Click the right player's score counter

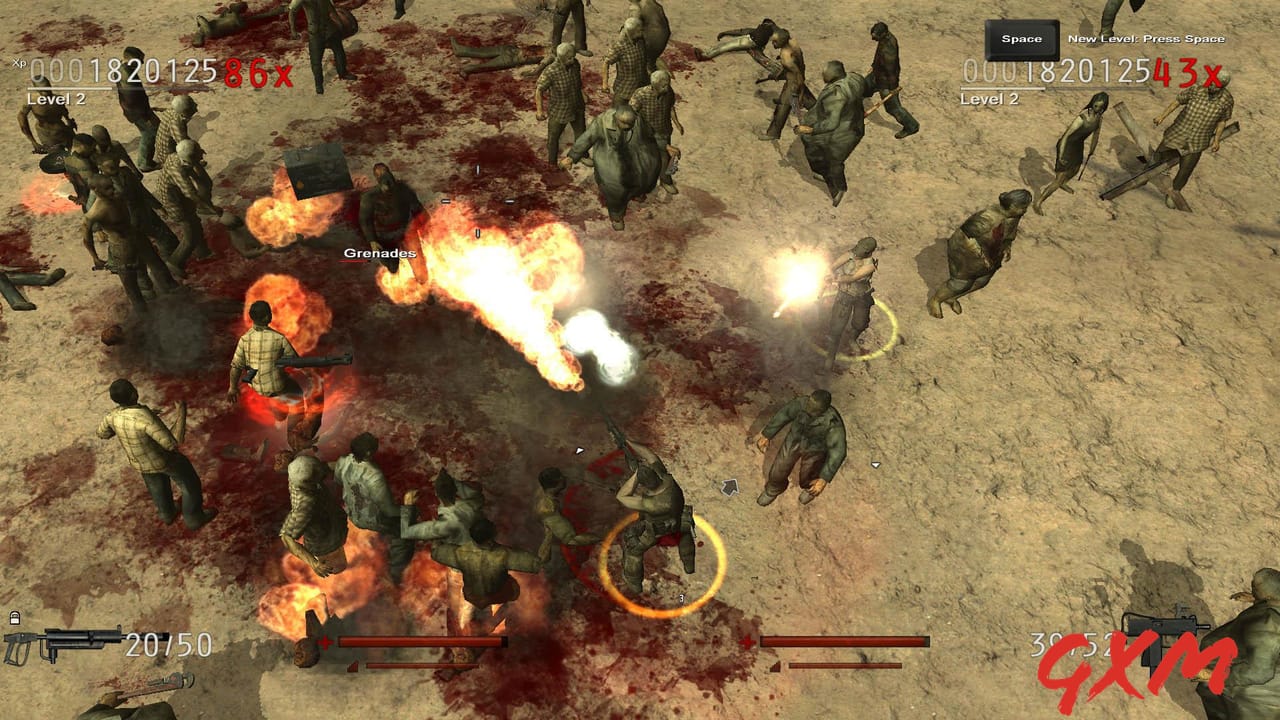click(1057, 72)
